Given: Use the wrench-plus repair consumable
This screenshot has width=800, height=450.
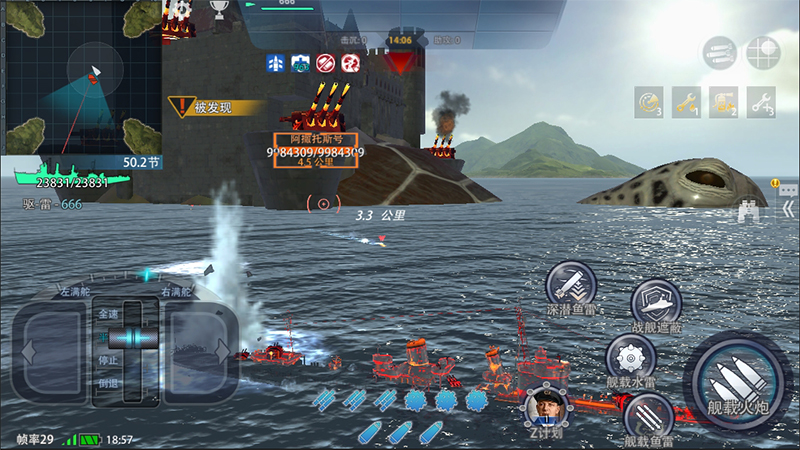Looking at the screenshot, I should coord(761,100).
